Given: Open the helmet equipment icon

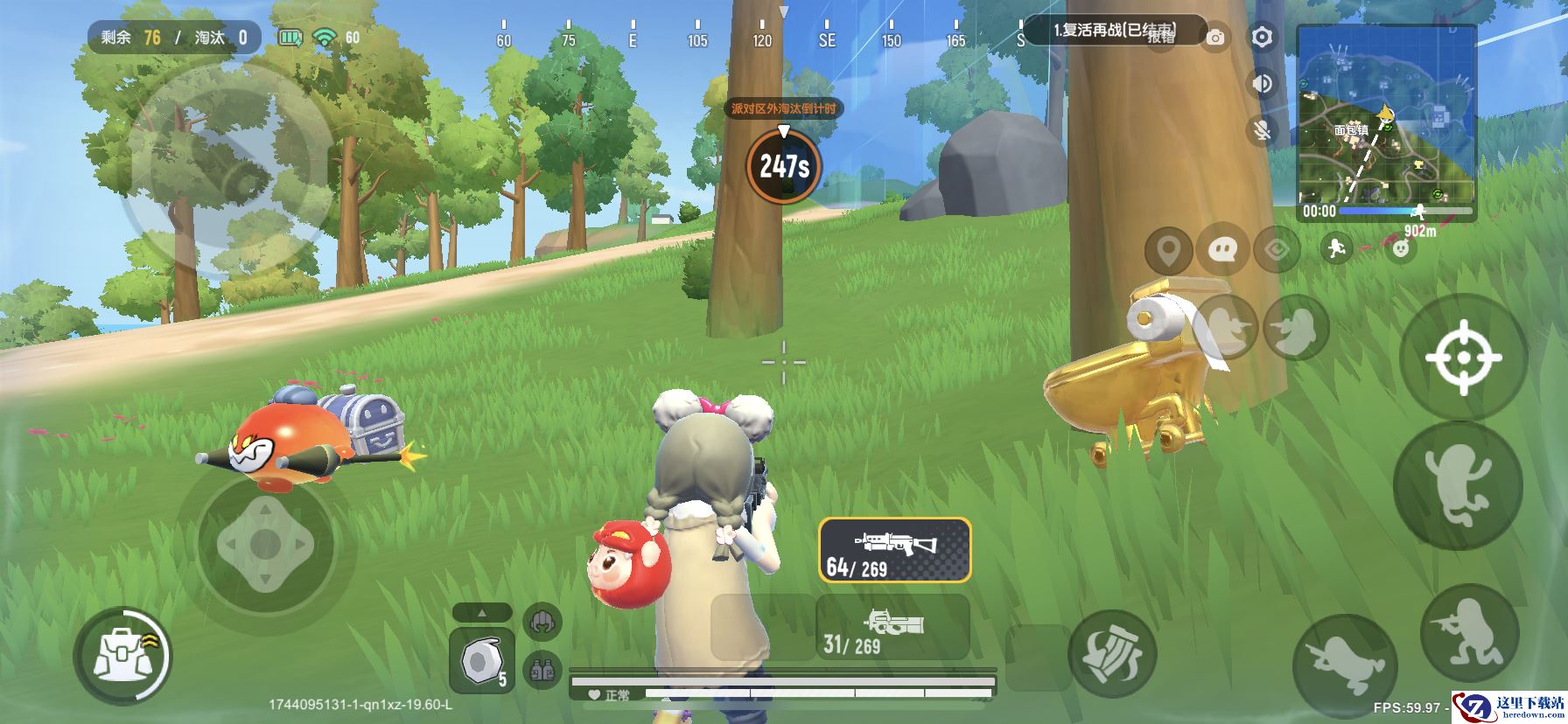Looking at the screenshot, I should click(x=542, y=623).
